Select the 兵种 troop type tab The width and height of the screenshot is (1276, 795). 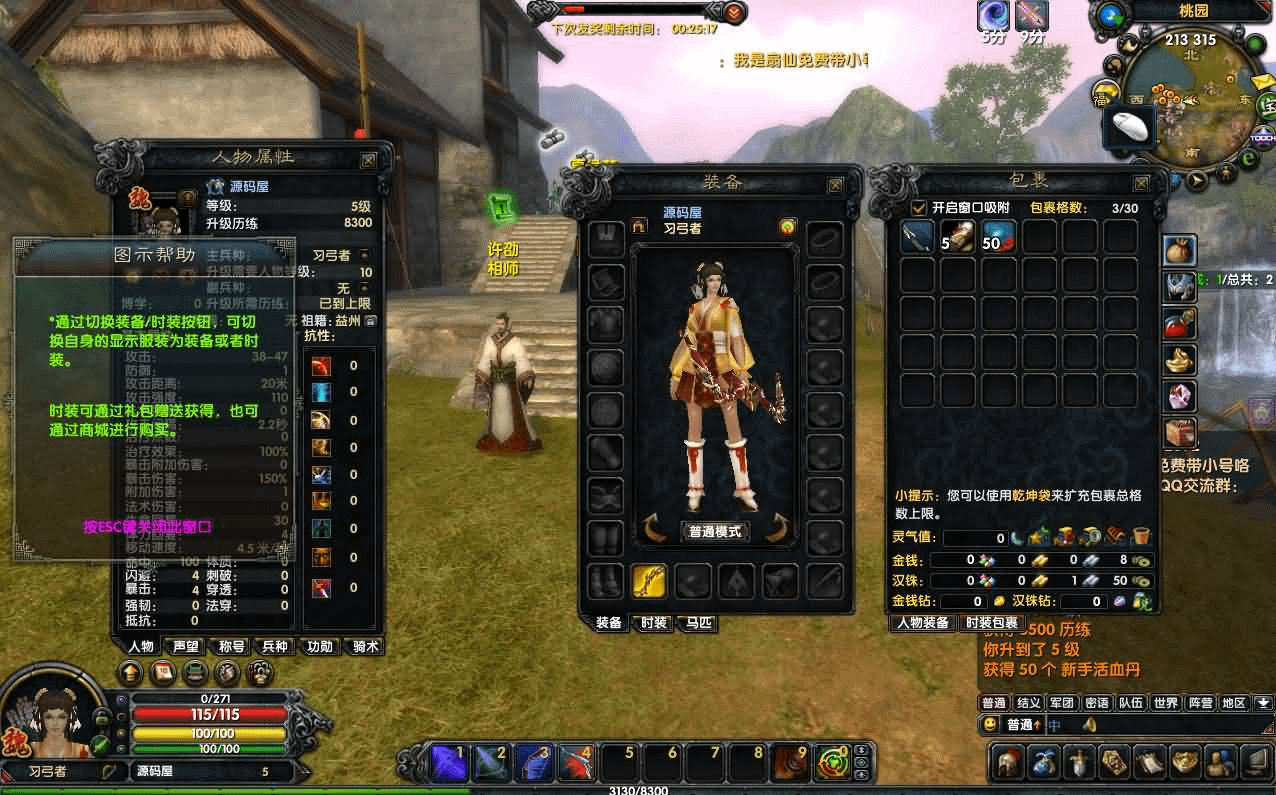(x=275, y=646)
